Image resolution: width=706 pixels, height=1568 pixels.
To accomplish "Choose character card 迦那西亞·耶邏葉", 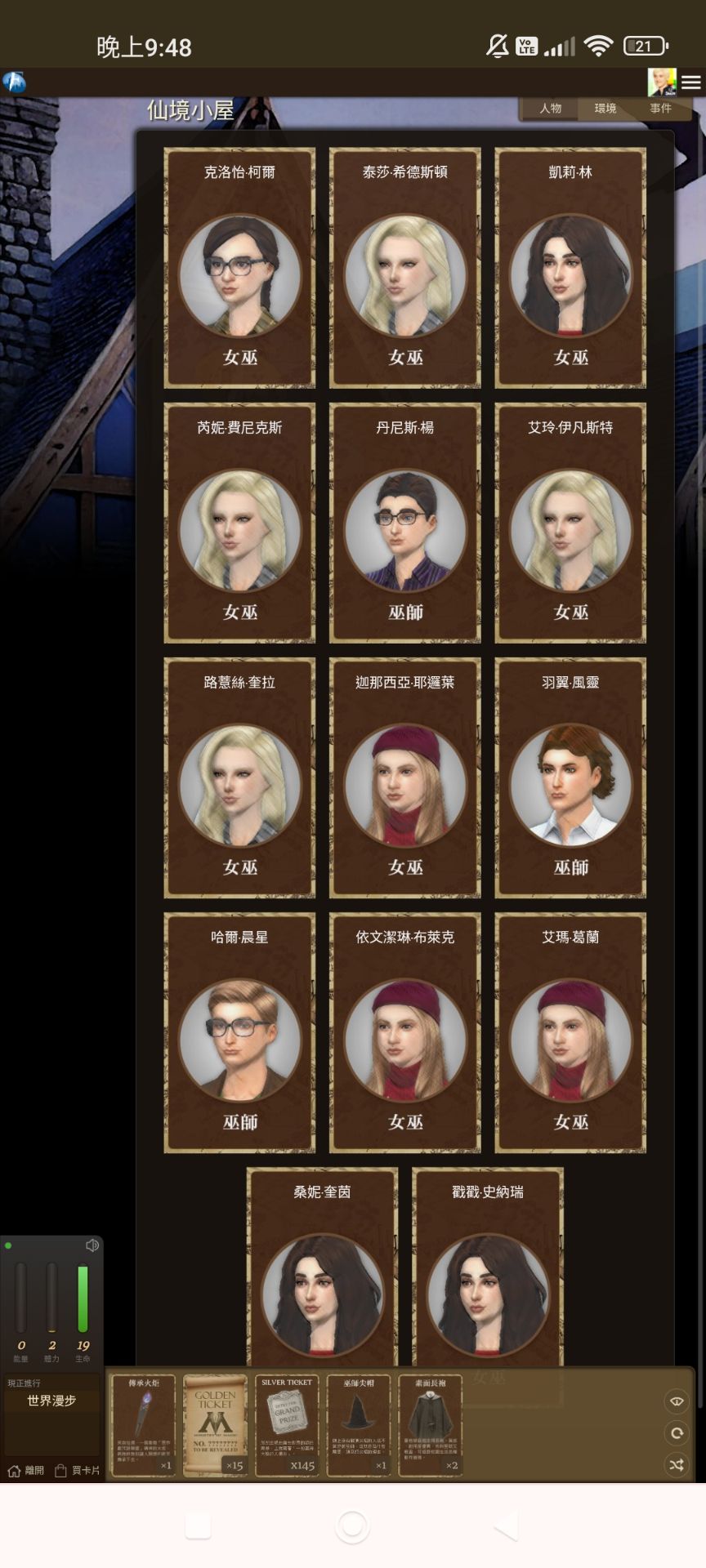I will 405,777.
